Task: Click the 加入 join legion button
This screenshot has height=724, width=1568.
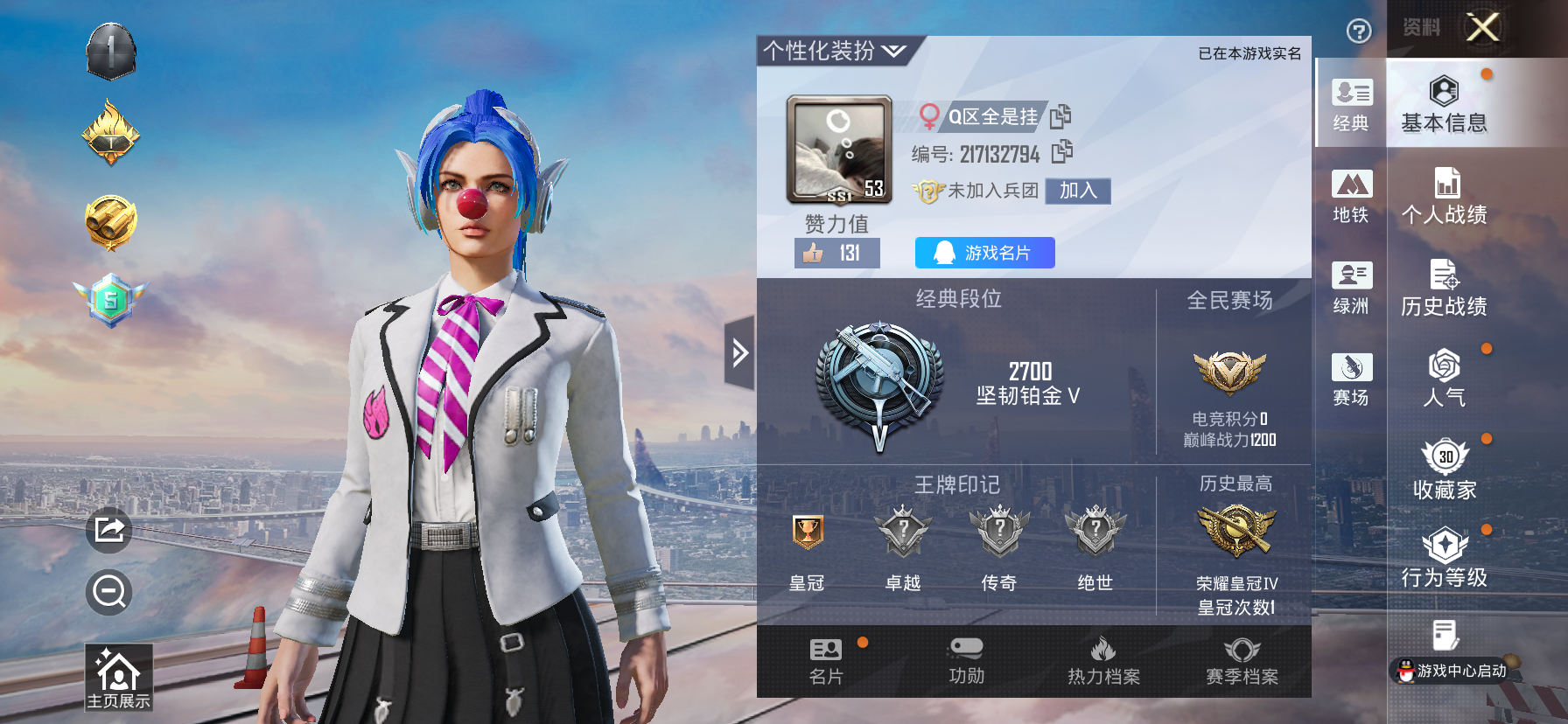Action: 1076,191
